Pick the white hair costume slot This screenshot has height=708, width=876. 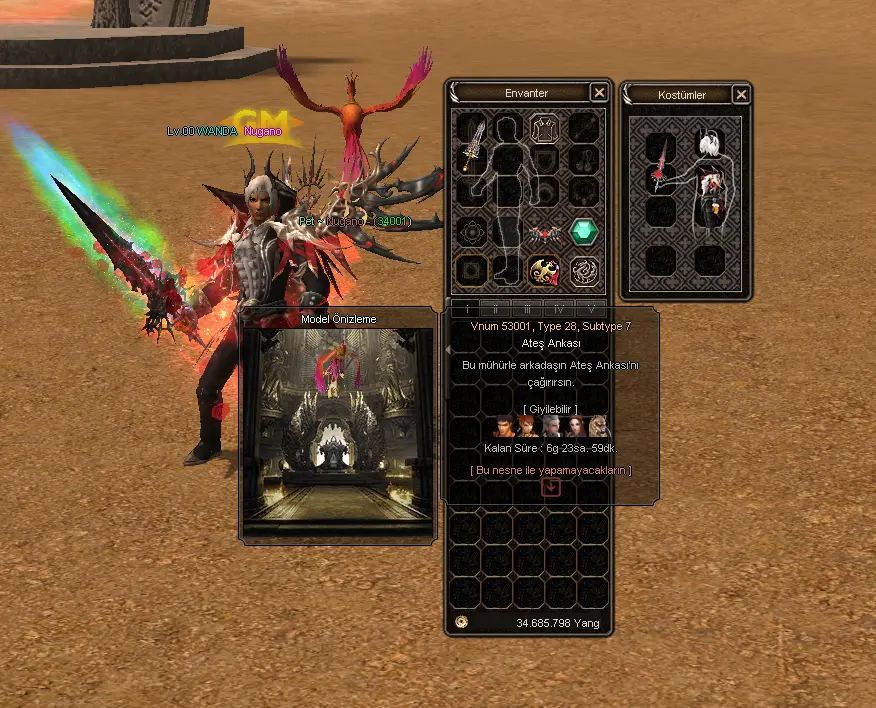tap(709, 145)
